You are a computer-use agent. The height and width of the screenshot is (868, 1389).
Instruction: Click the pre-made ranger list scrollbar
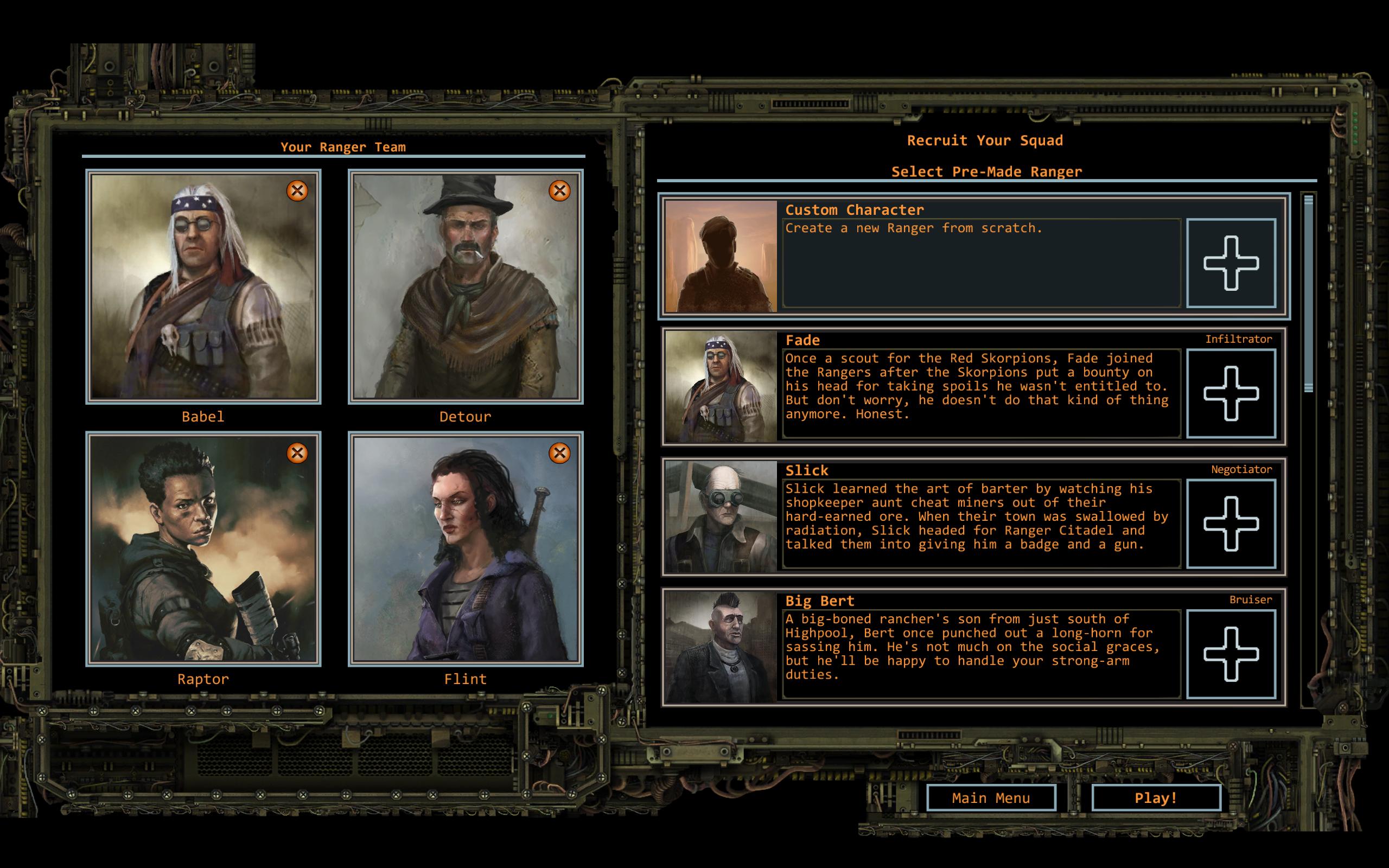coord(1308,294)
